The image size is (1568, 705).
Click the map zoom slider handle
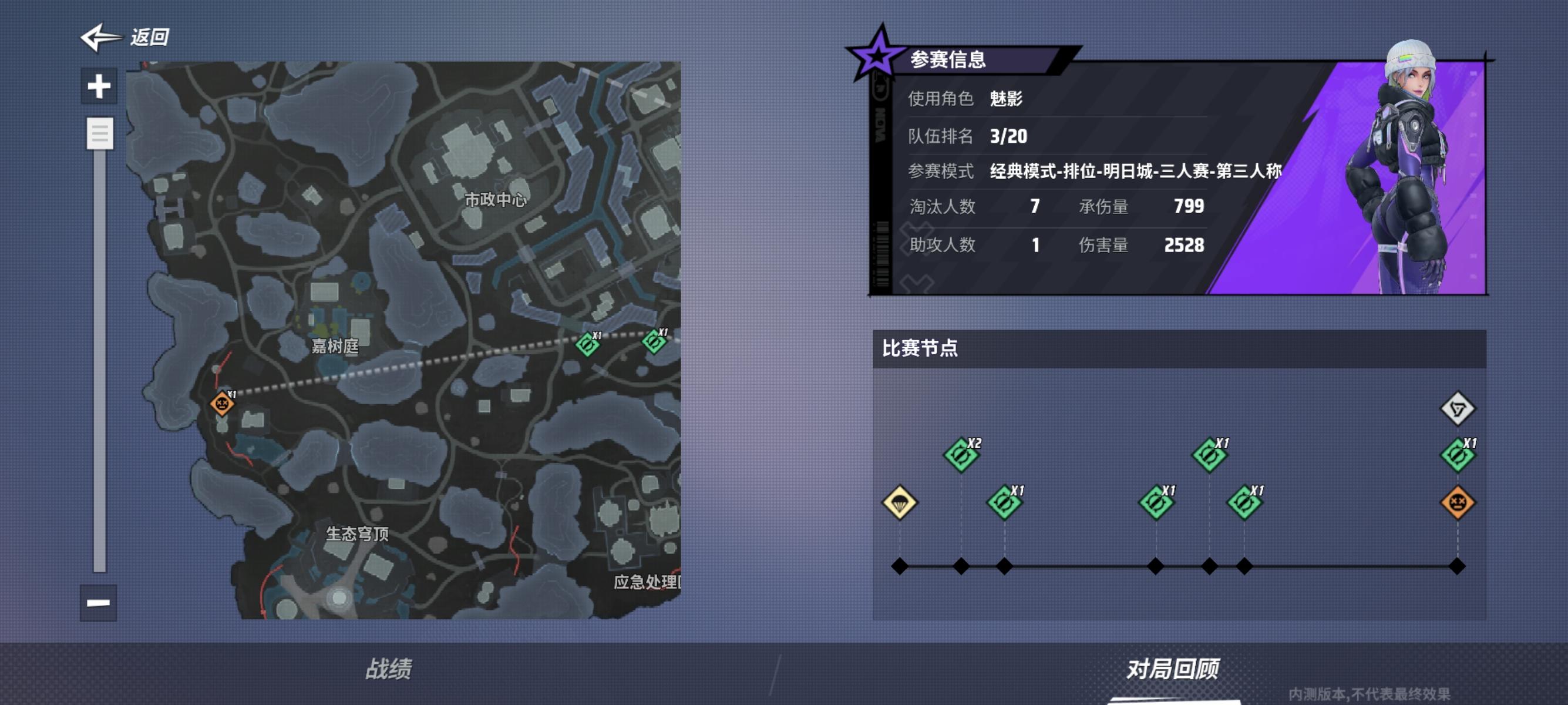[100, 133]
